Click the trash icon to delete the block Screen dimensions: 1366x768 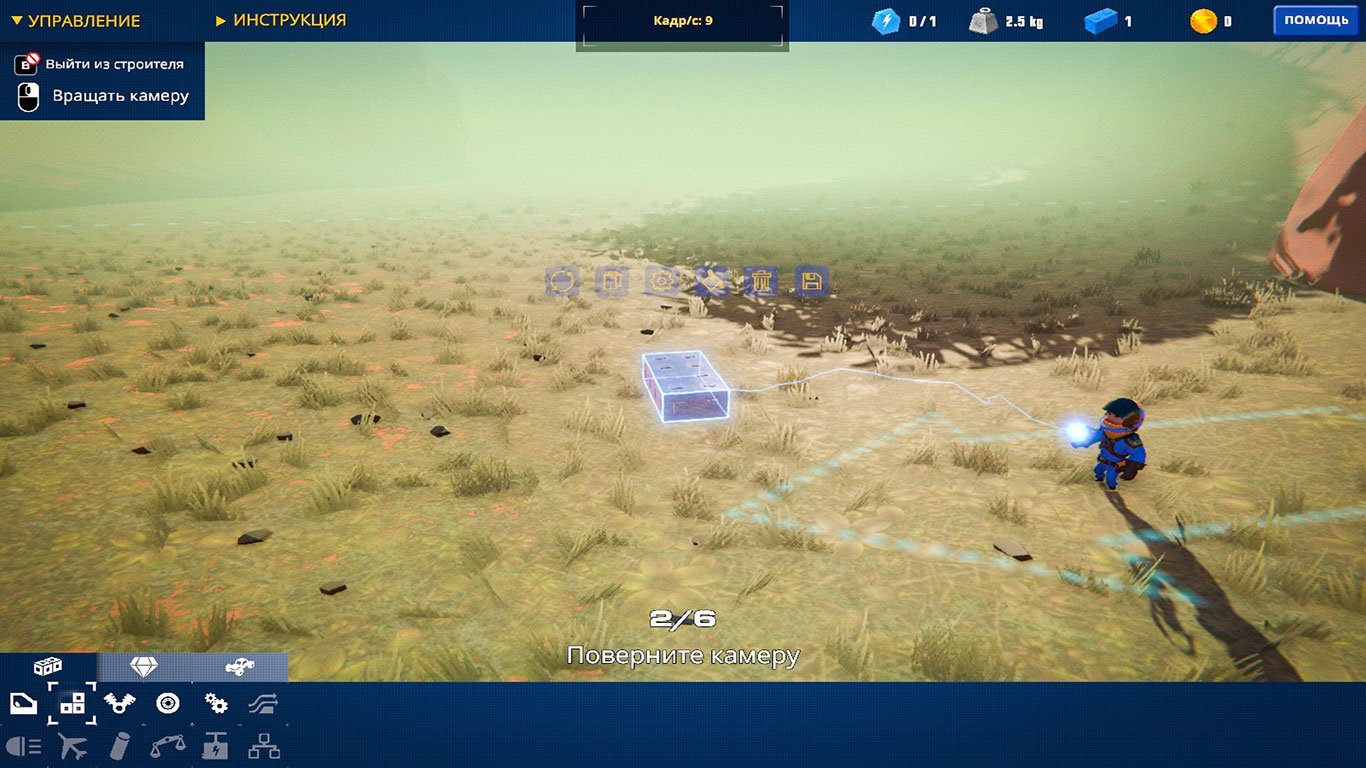point(761,282)
